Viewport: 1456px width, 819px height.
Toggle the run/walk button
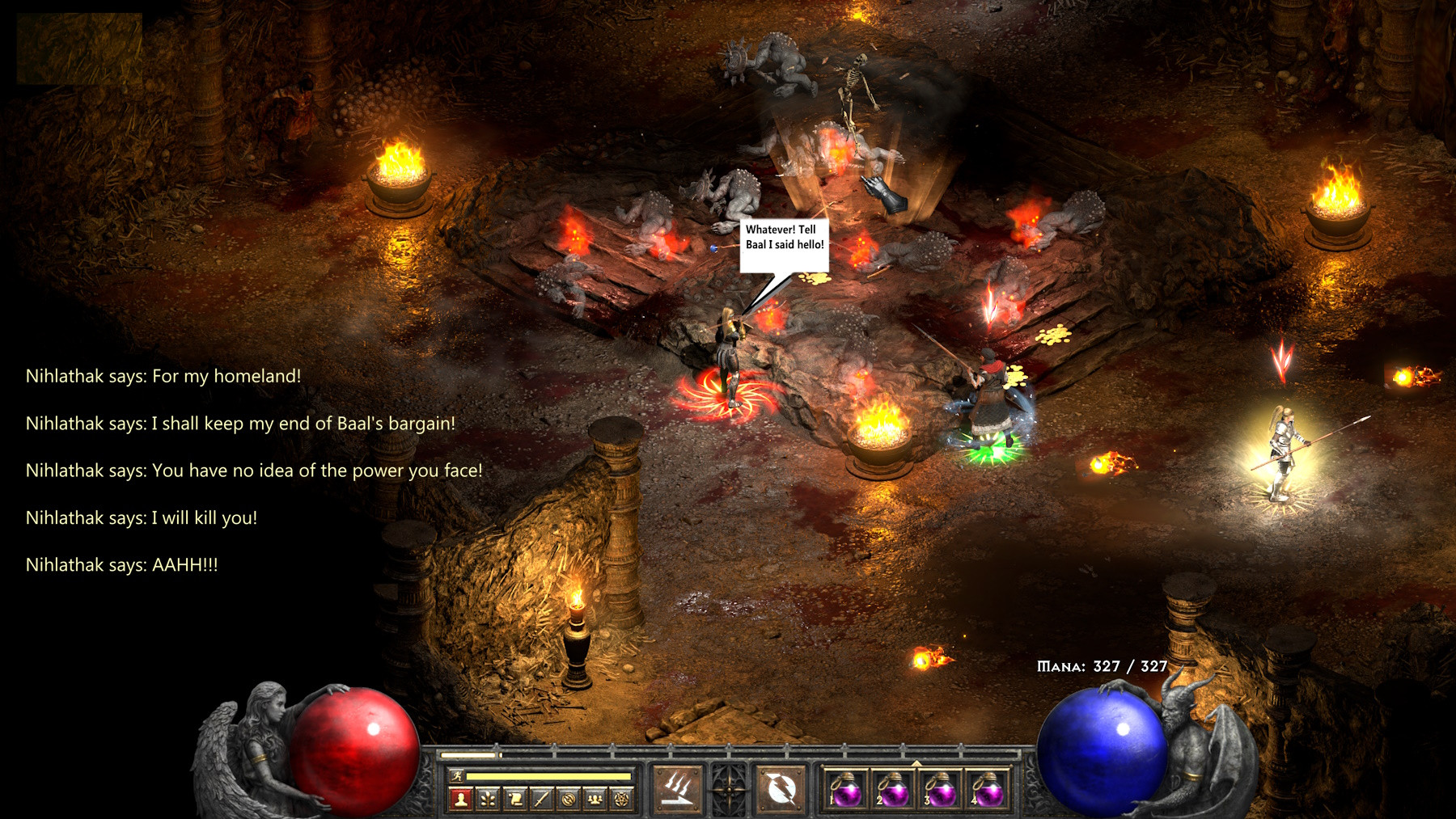457,776
